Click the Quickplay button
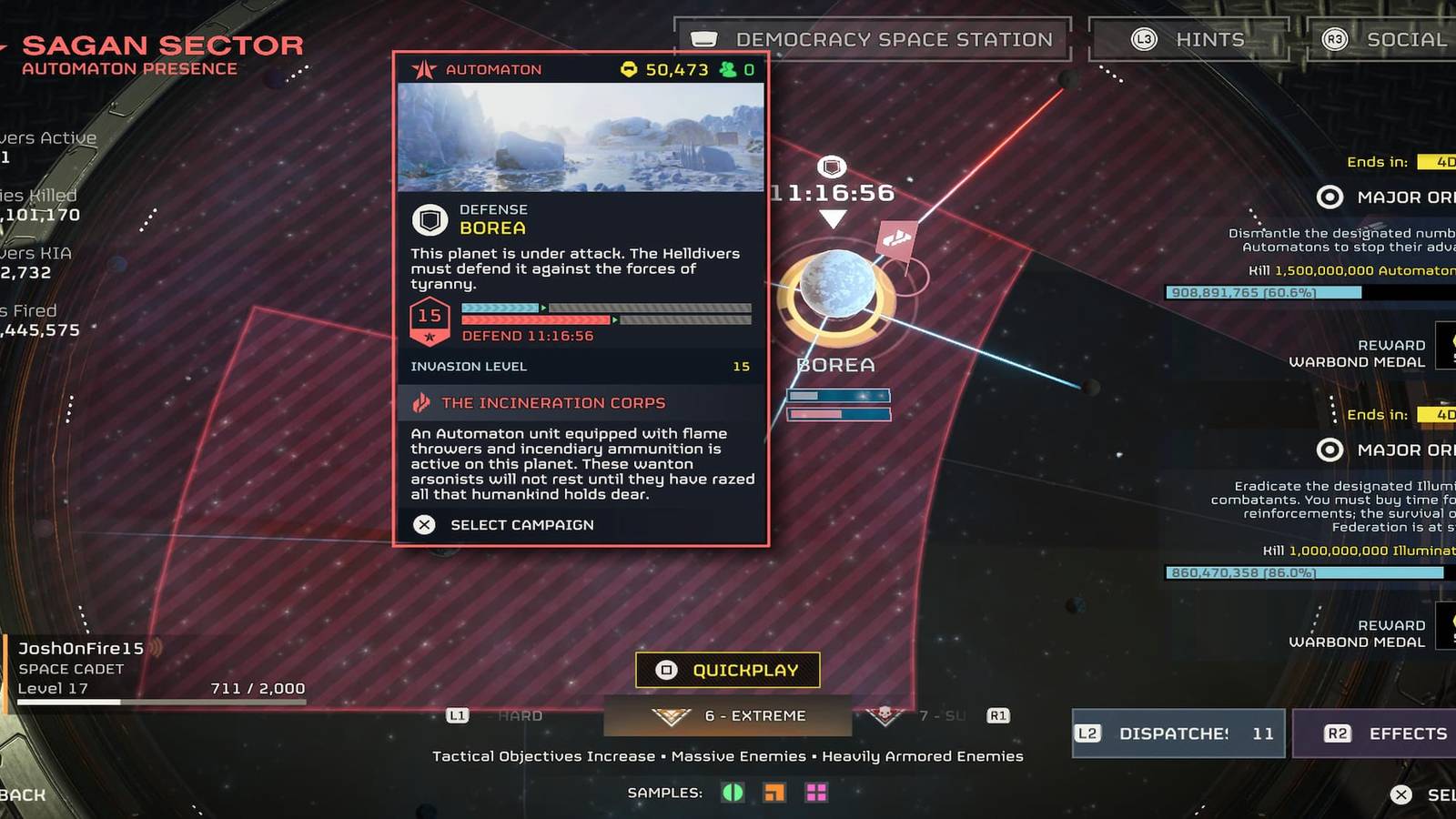1456x819 pixels. tap(728, 669)
